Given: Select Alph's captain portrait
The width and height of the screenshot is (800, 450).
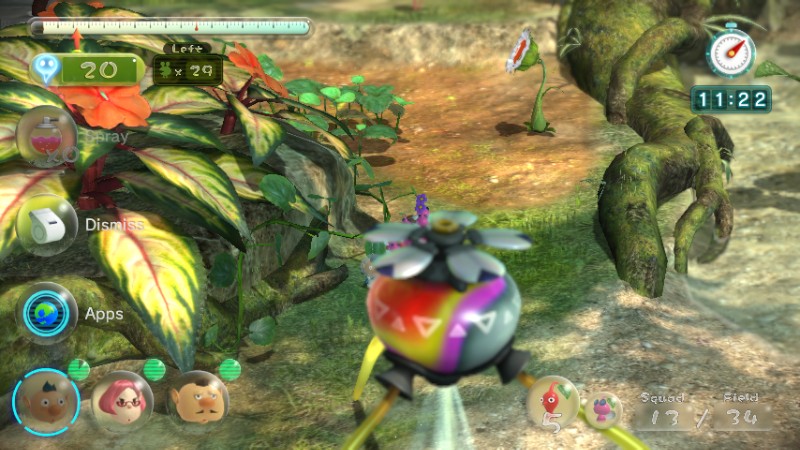Looking at the screenshot, I should [46, 402].
